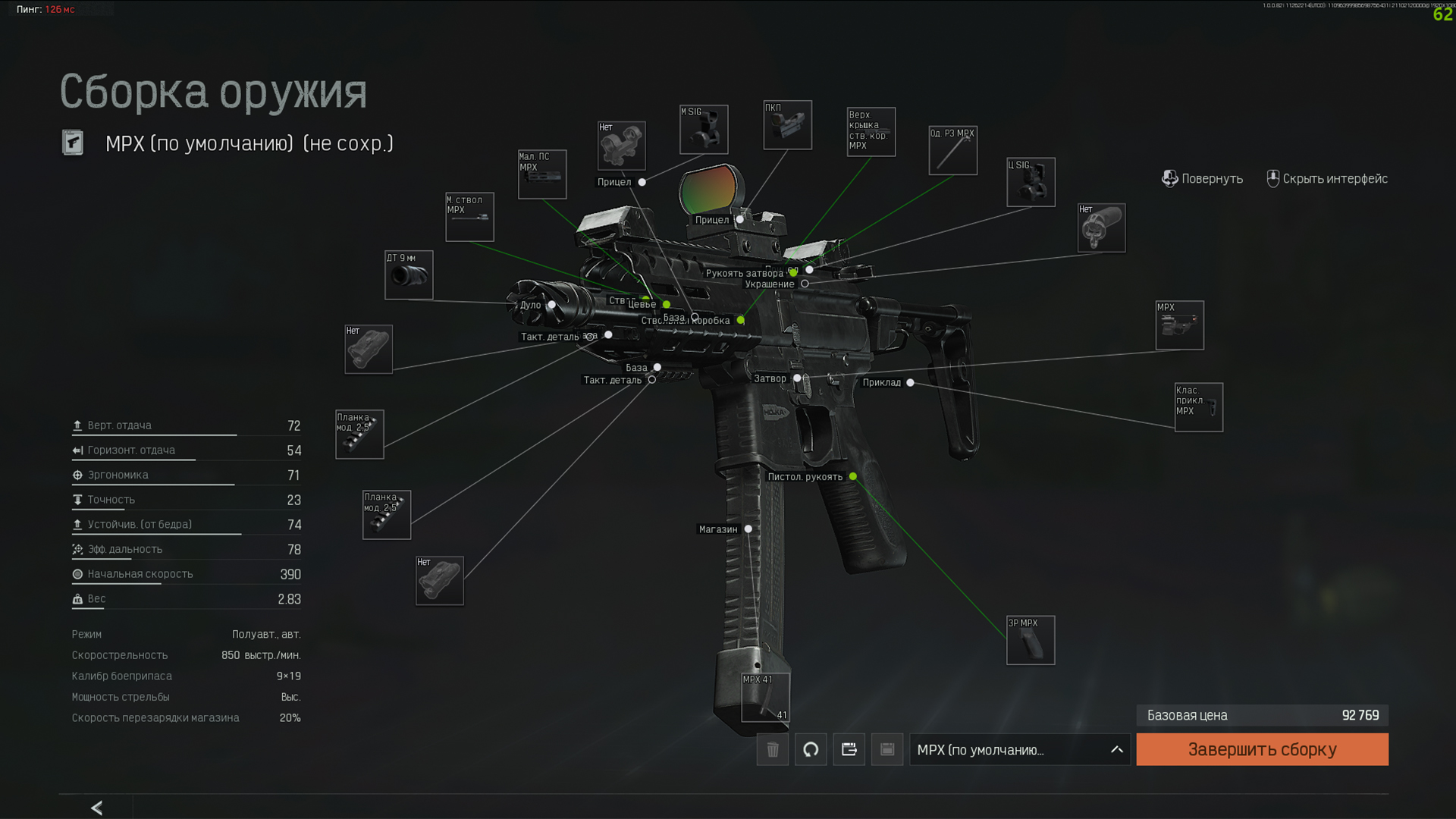Go back with the bottom arrow
This screenshot has height=819, width=1456.
(x=96, y=808)
